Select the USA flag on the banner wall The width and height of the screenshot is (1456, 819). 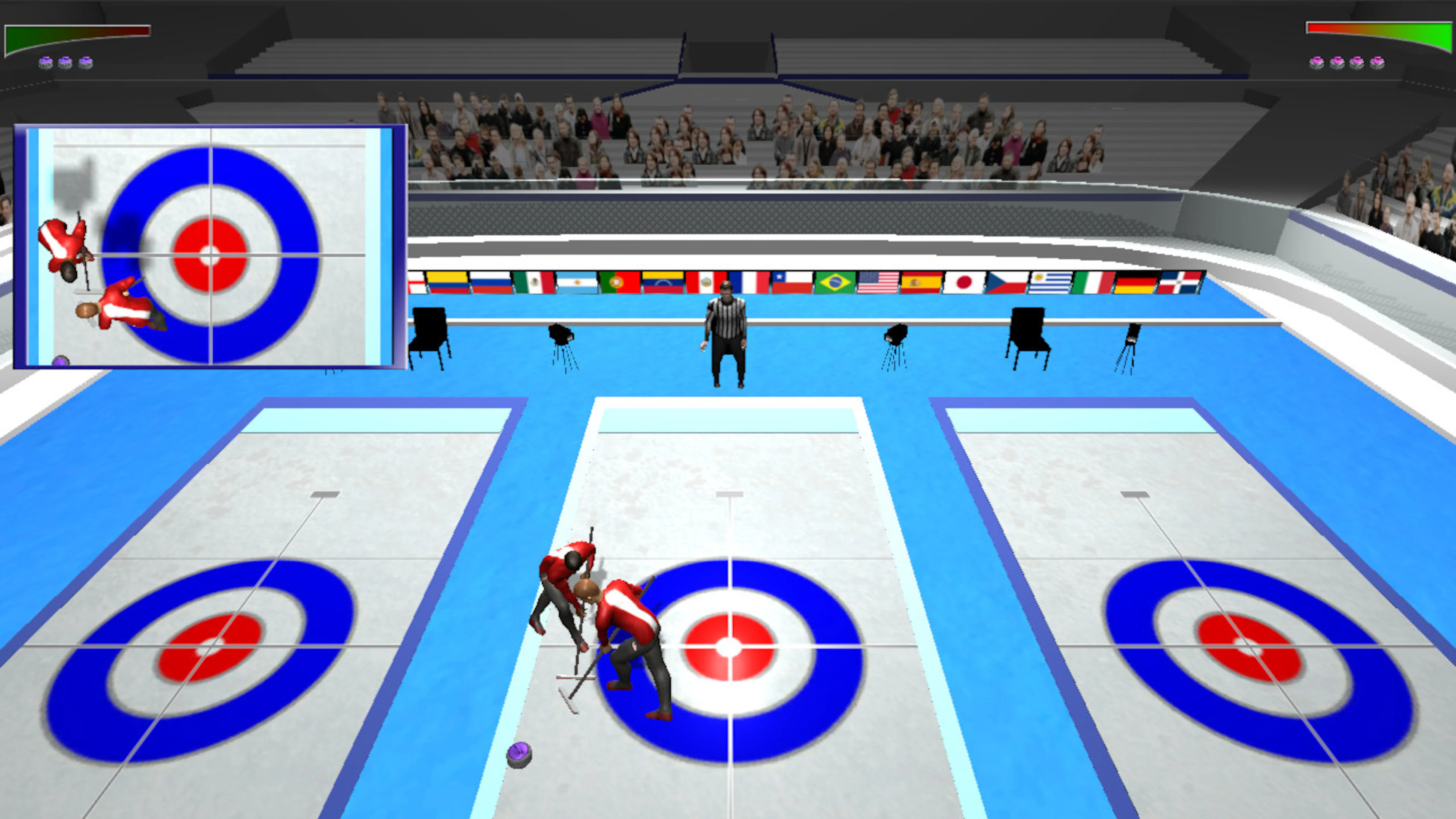tap(878, 282)
